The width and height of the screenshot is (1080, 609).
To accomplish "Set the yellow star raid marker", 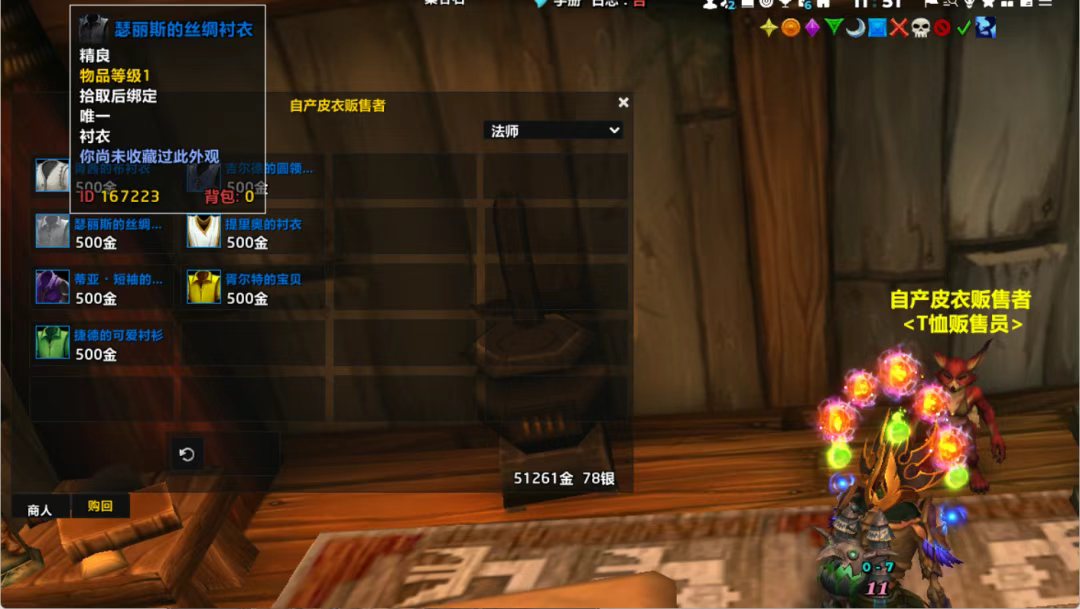I will click(x=768, y=28).
